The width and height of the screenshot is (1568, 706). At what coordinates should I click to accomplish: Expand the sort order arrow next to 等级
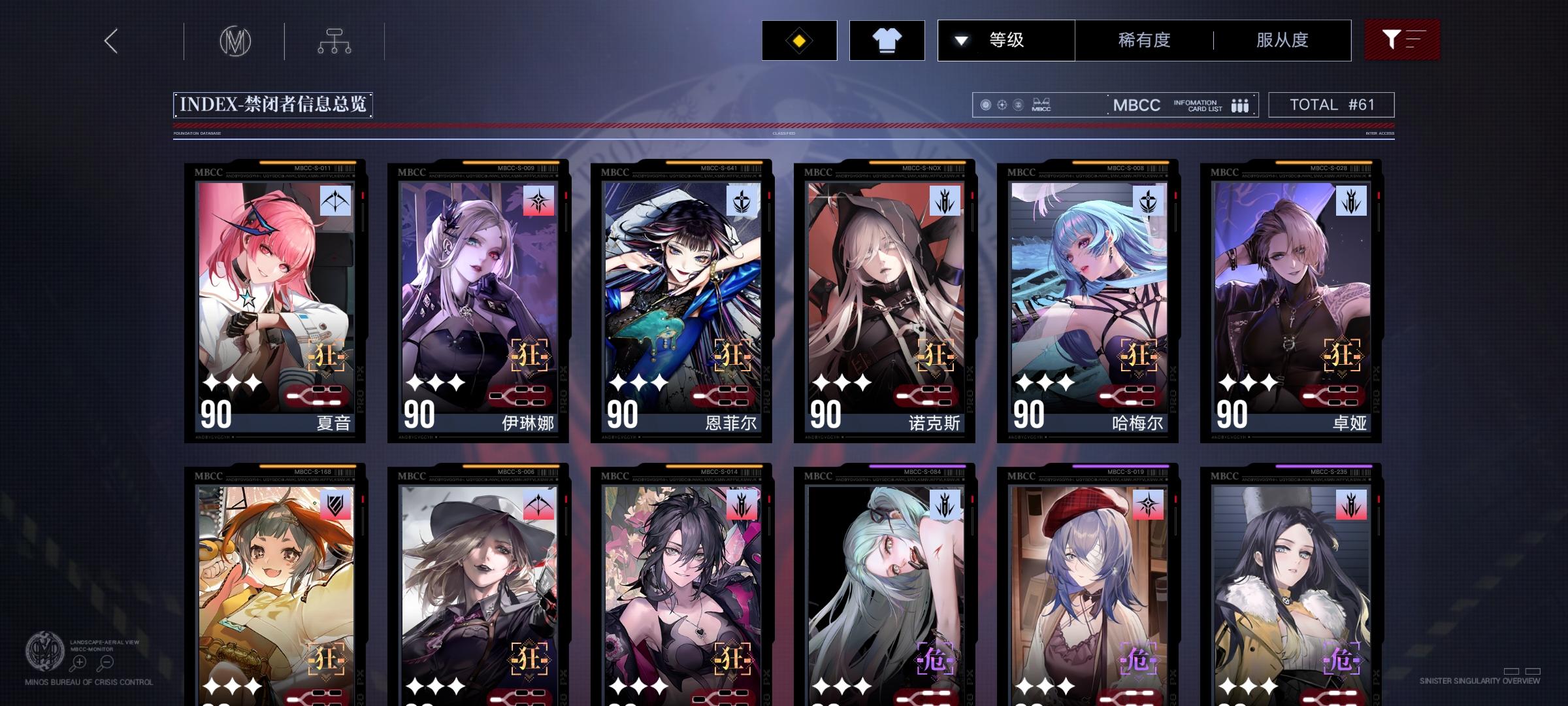point(960,40)
